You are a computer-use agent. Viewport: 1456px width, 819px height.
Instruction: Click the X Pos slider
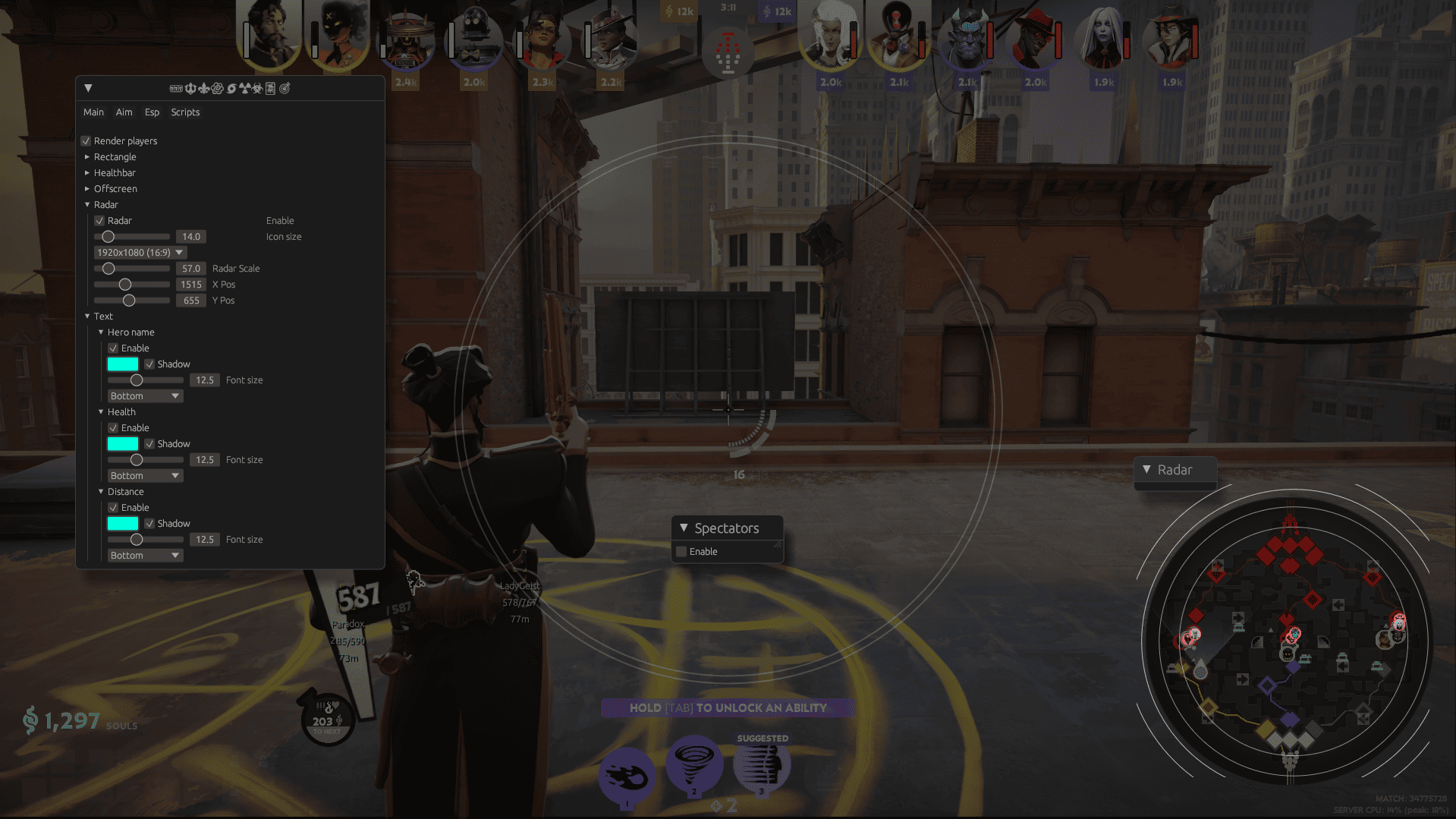pyautogui.click(x=132, y=285)
